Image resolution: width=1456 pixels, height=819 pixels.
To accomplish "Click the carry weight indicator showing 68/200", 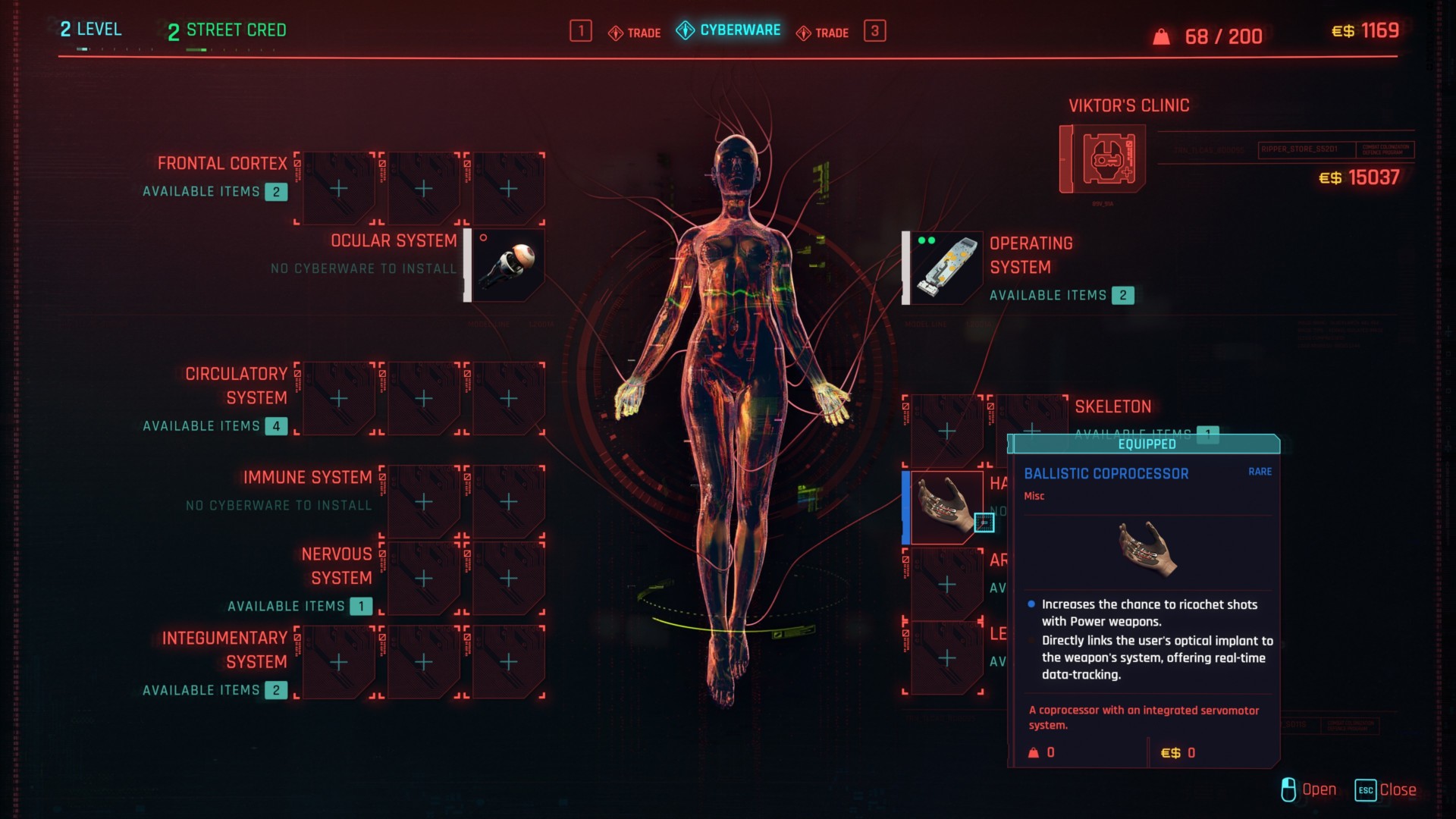I will coord(1206,34).
